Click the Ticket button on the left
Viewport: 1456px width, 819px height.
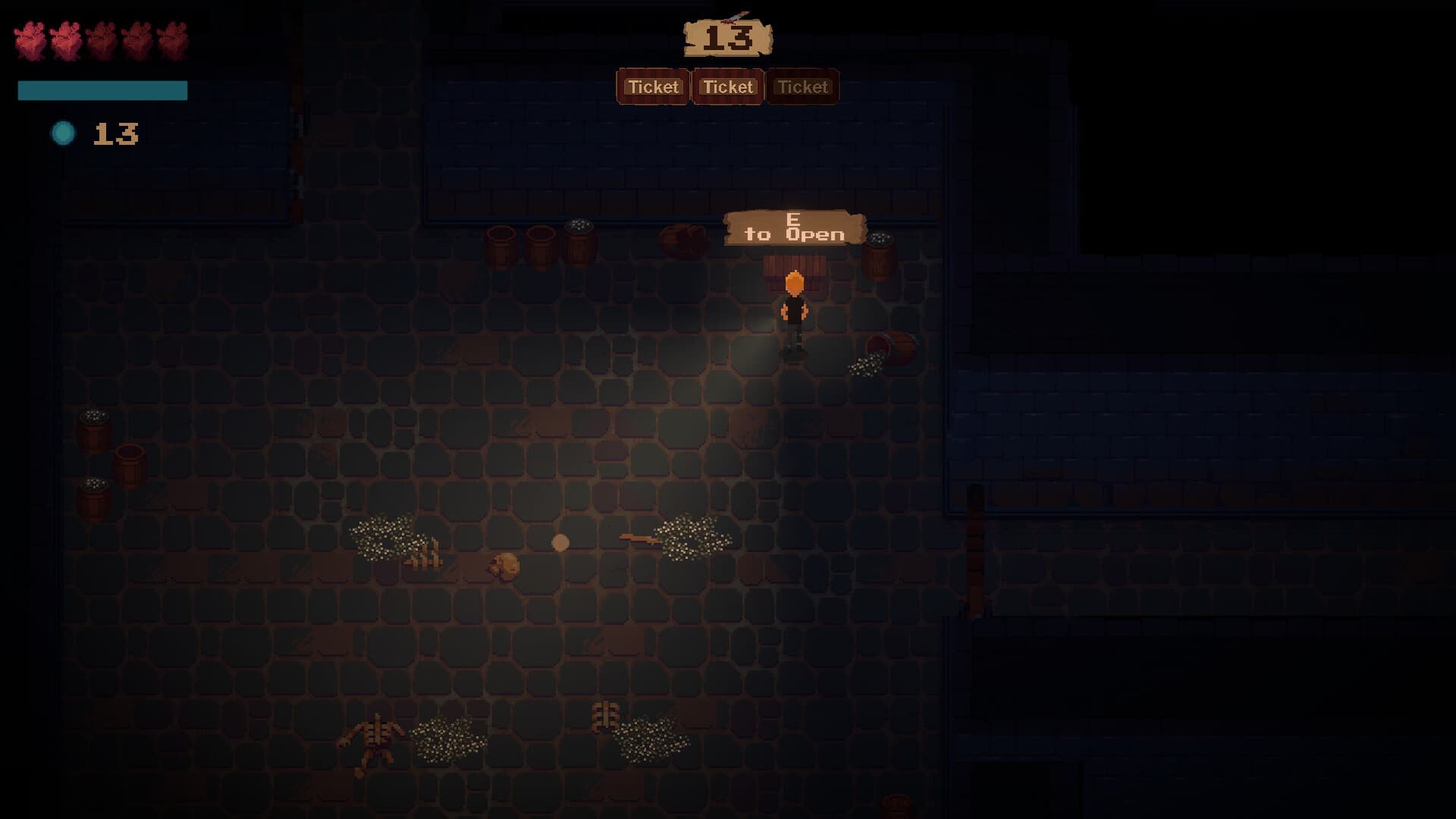pos(653,86)
